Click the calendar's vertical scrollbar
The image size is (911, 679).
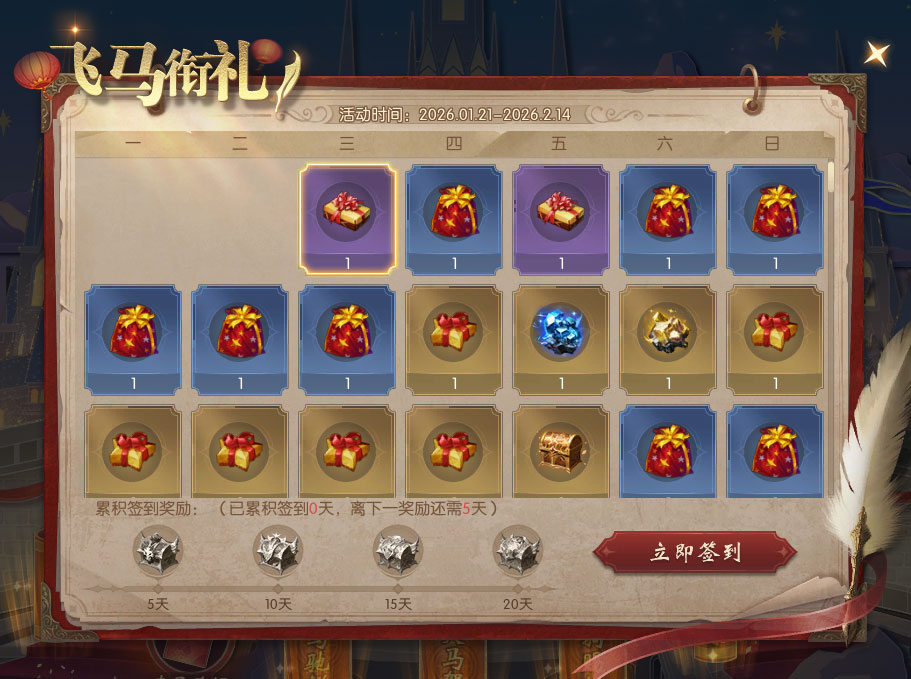[x=831, y=180]
